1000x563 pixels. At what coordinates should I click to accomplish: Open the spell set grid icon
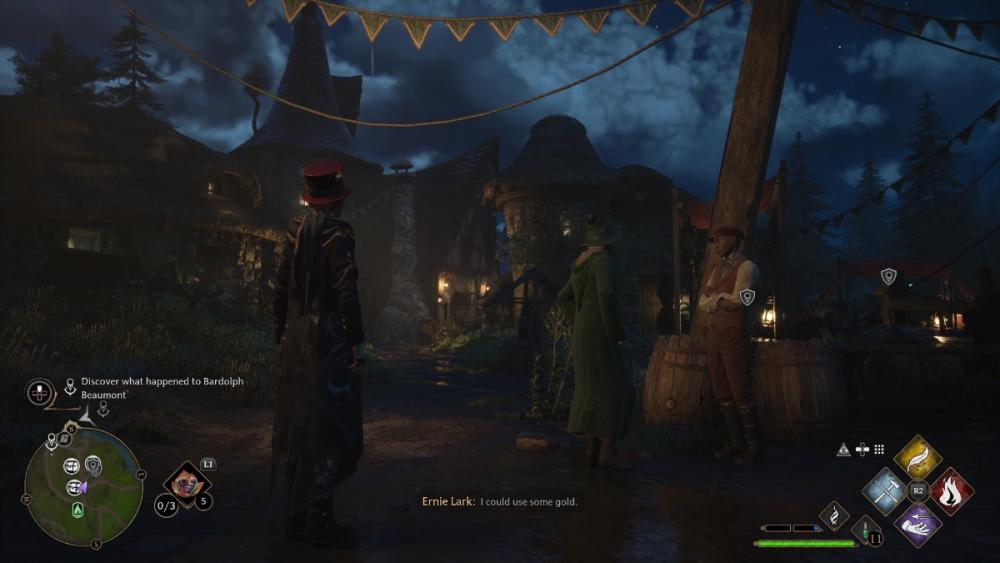879,450
